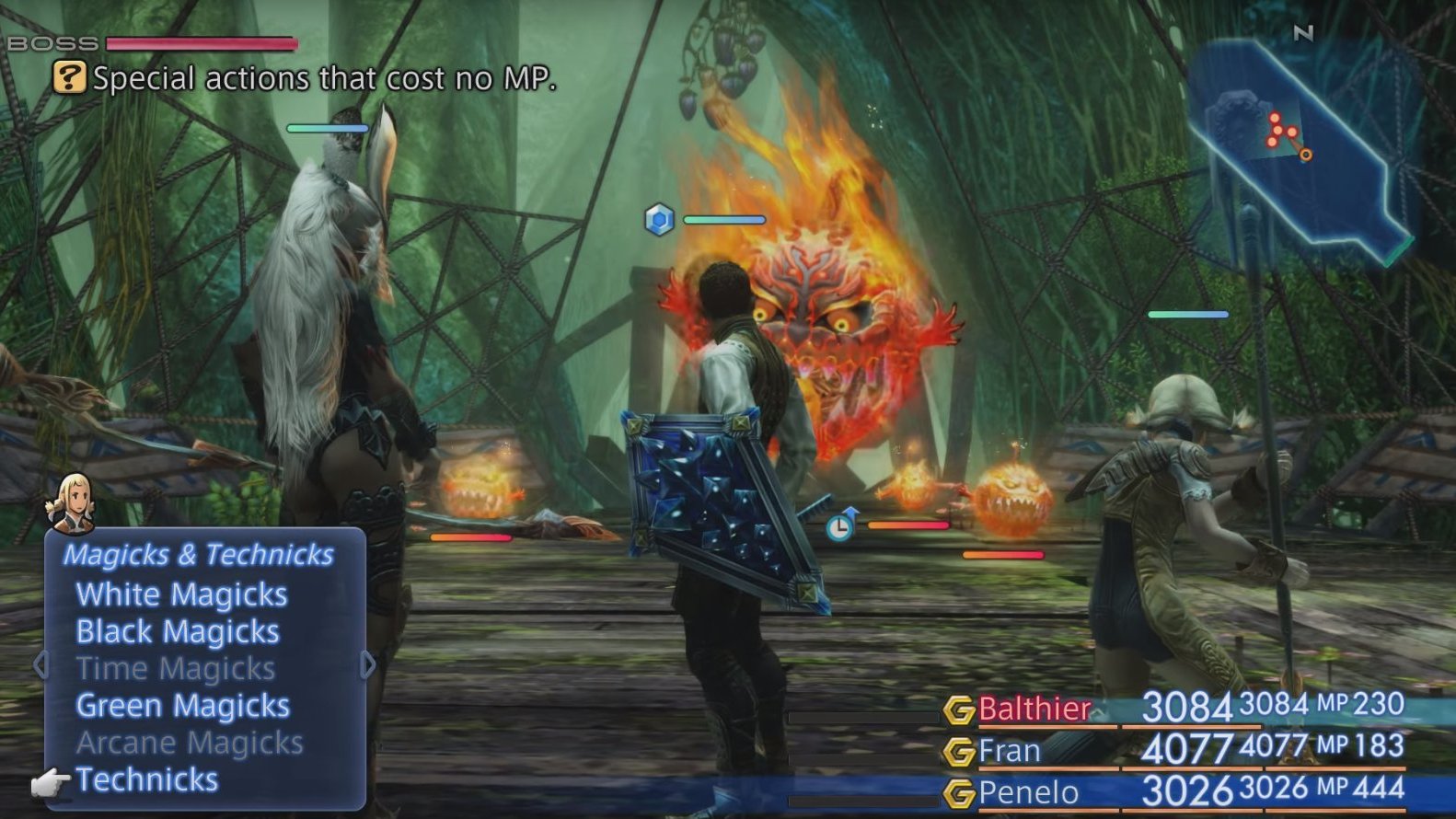Click the blue hexagon target icon above the boss
Image resolution: width=1456 pixels, height=819 pixels.
pyautogui.click(x=658, y=221)
